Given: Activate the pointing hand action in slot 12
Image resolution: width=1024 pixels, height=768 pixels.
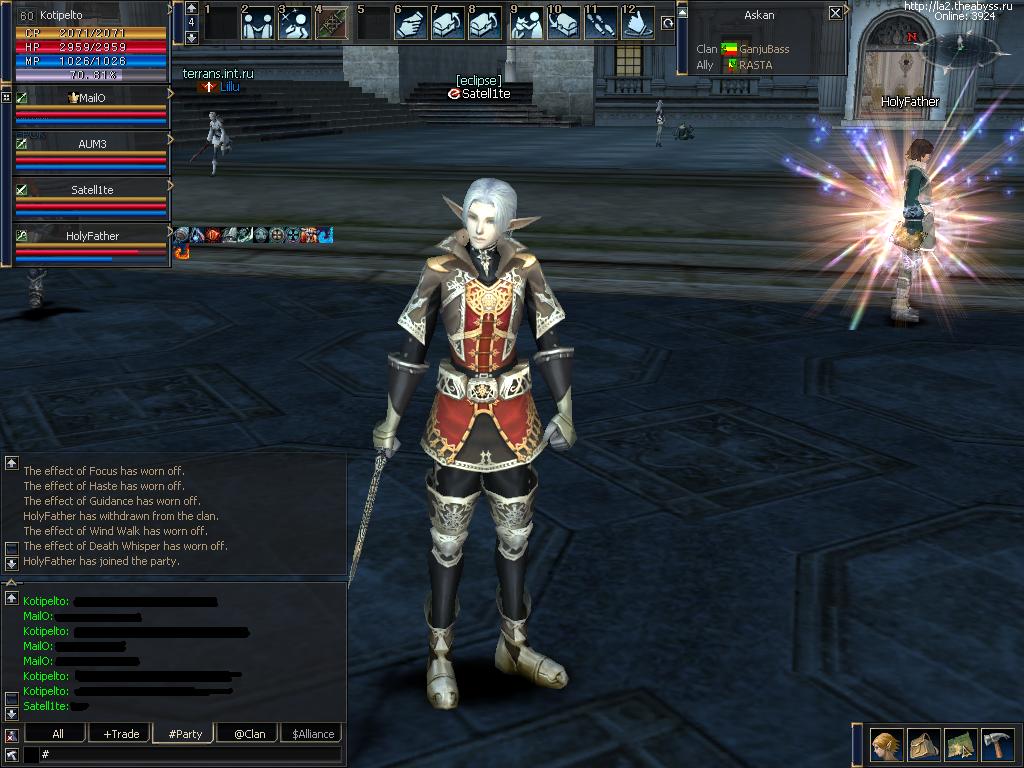Looking at the screenshot, I should coord(637,23).
